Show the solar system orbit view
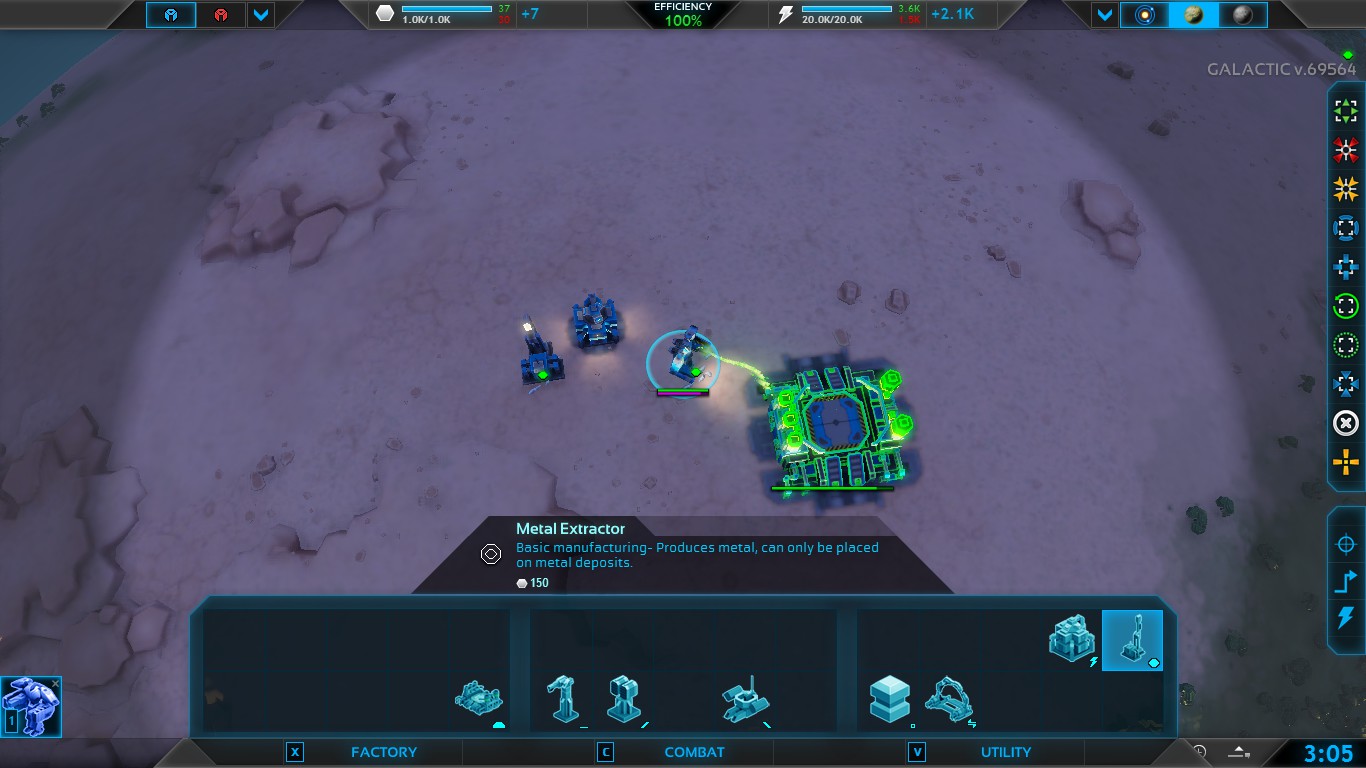Viewport: 1366px width, 768px height. point(1144,15)
